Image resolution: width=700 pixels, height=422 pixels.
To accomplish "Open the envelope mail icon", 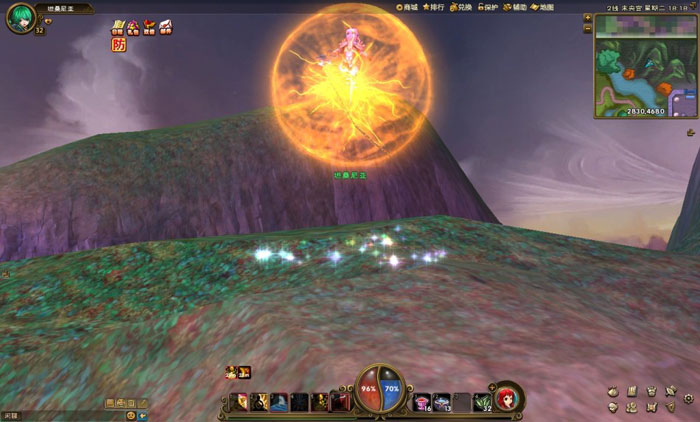I will (x=165, y=26).
